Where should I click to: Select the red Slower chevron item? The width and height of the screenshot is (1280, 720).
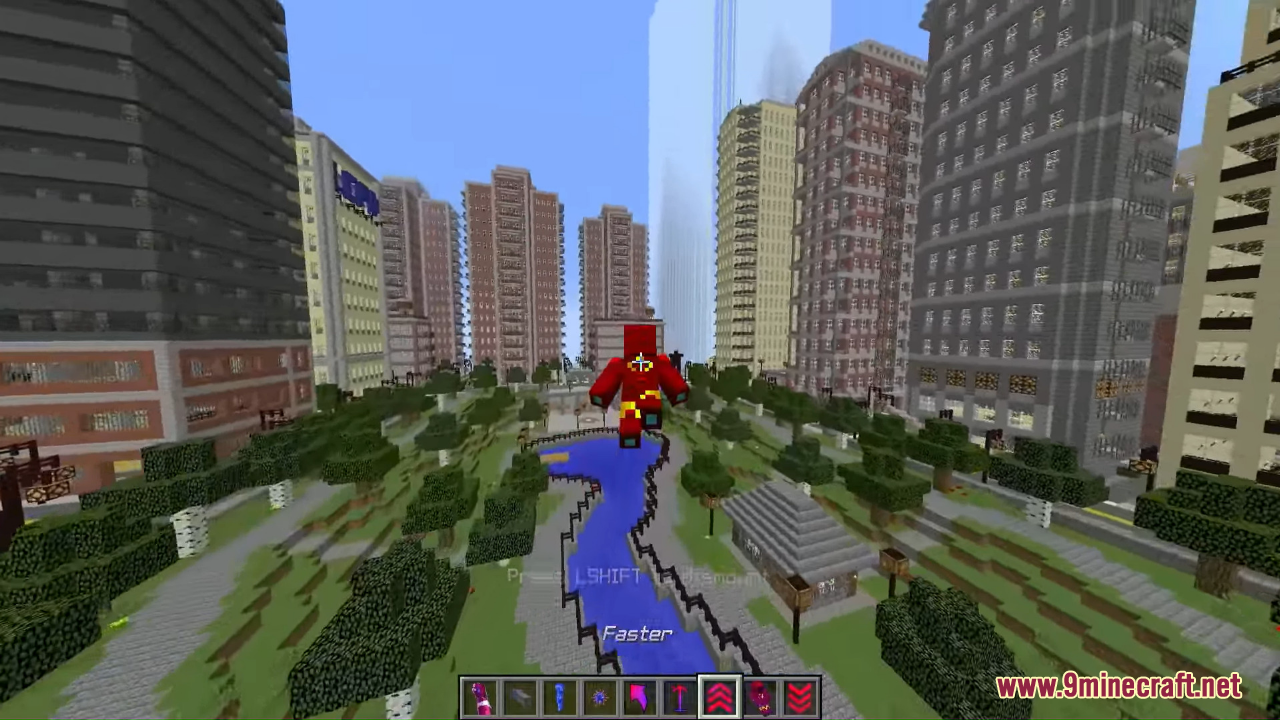pos(799,695)
